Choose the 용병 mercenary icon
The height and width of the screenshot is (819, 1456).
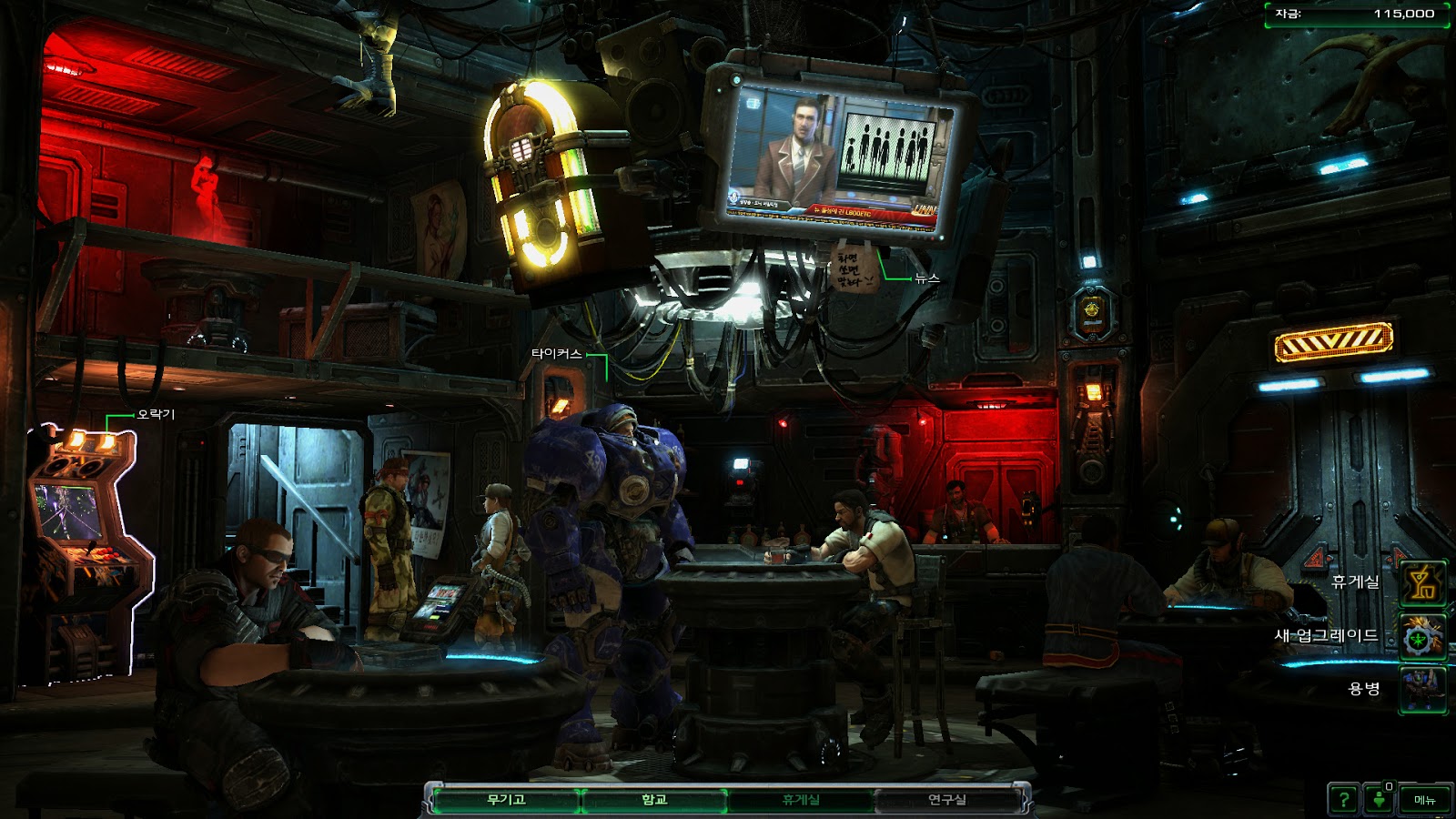pos(1422,689)
